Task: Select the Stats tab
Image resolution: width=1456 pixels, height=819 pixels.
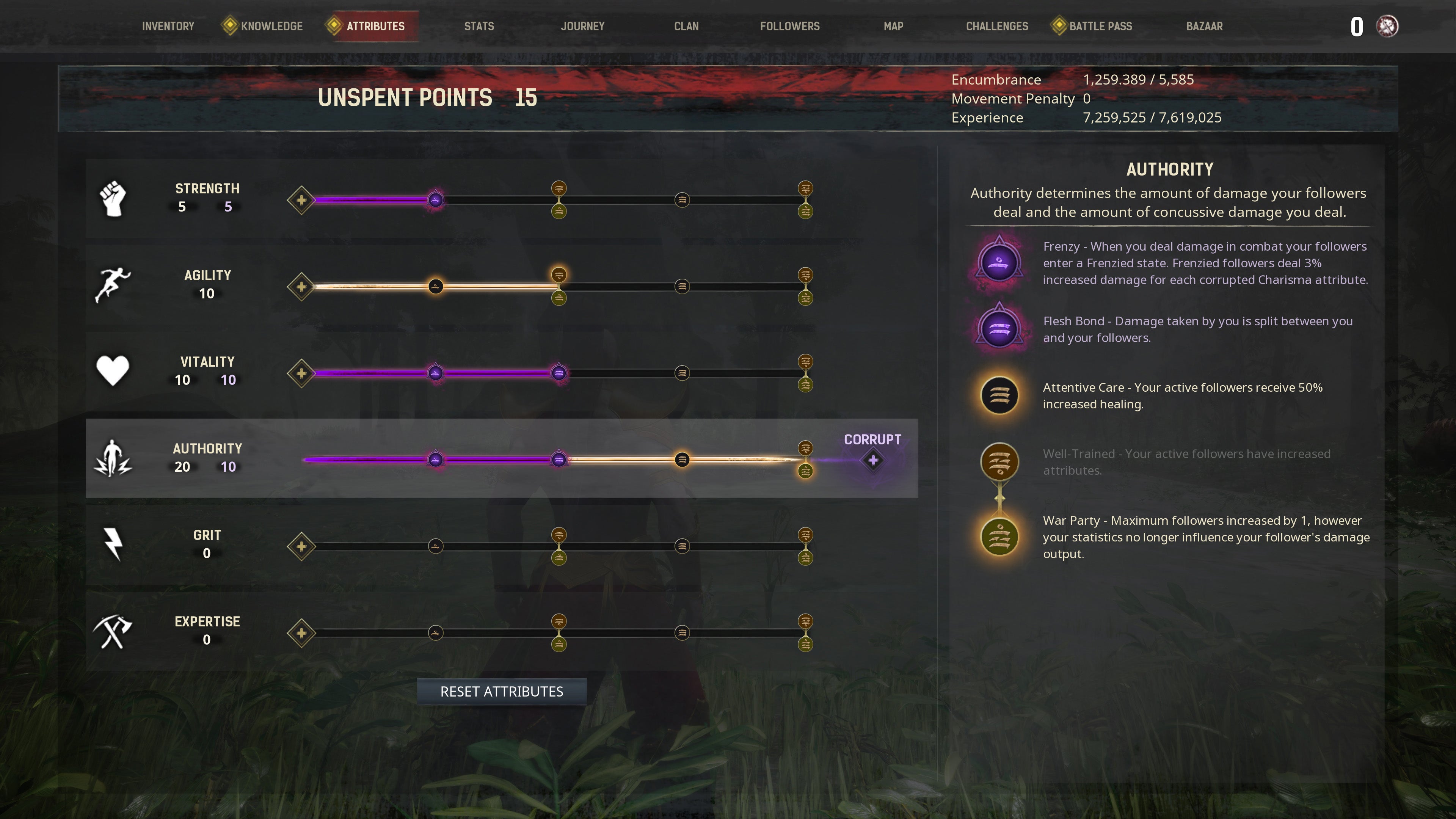Action: (479, 27)
